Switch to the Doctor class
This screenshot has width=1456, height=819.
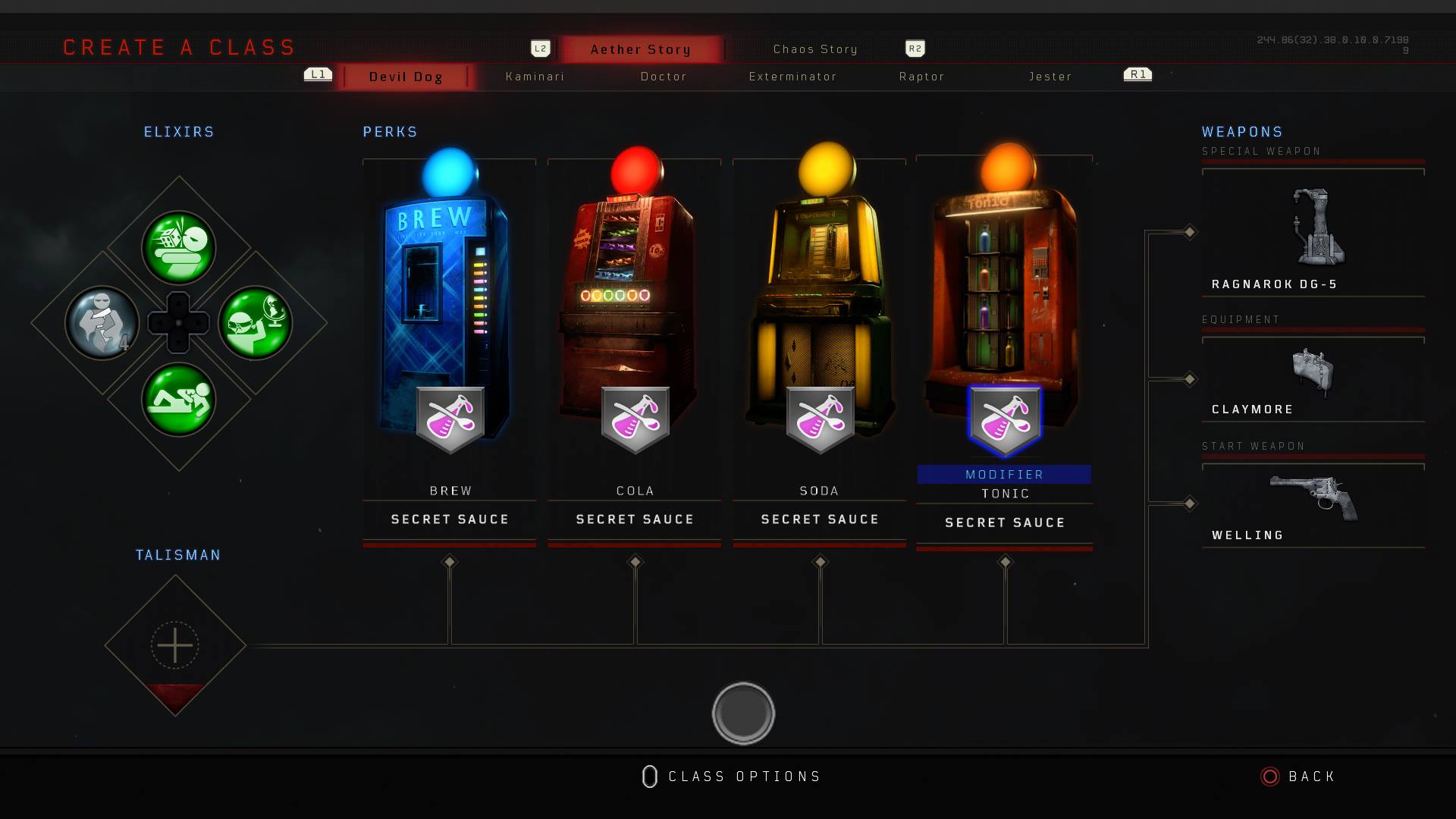coord(664,77)
